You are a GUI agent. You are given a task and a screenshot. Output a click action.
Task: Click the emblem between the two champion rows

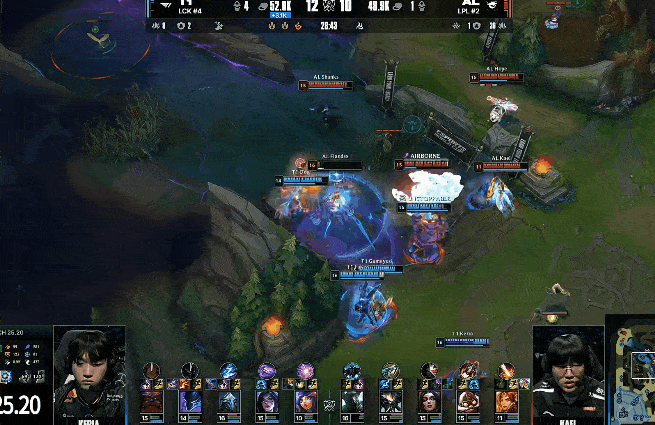point(329,404)
